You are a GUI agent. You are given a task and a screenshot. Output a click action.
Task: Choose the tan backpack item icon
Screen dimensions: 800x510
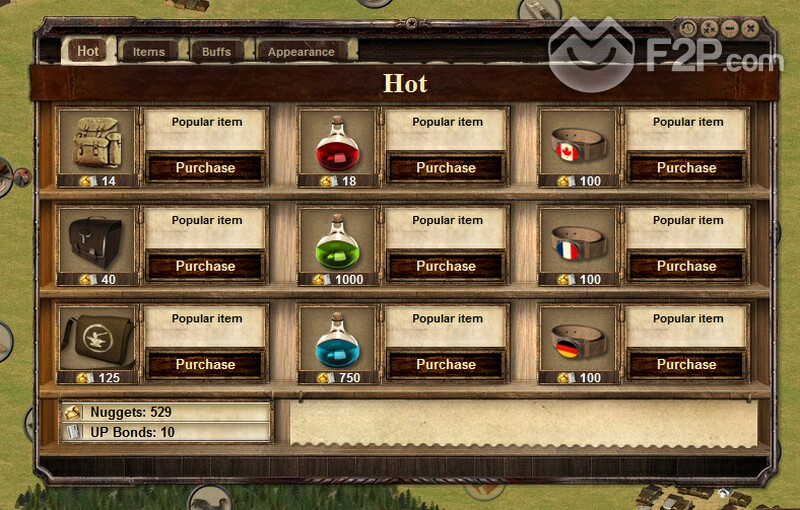click(x=97, y=142)
